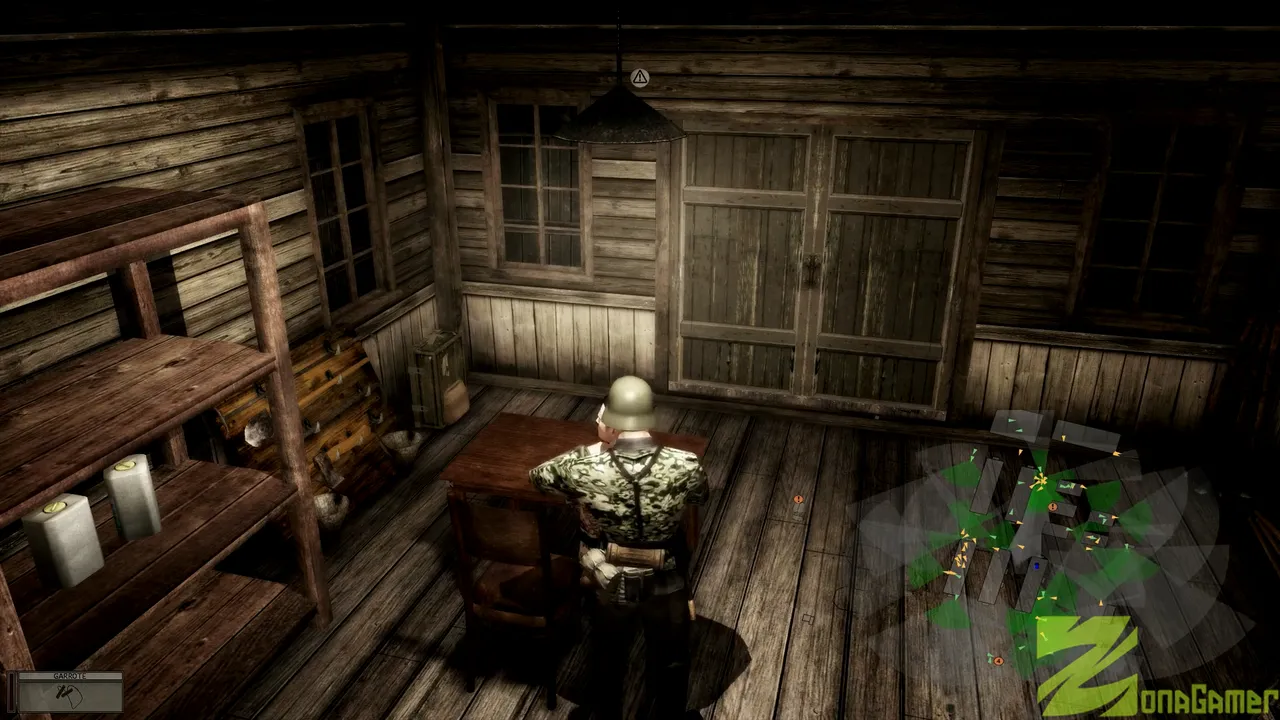Image resolution: width=1280 pixels, height=720 pixels.
Task: Click the warning triangle icon above the lamp
Action: click(x=640, y=77)
